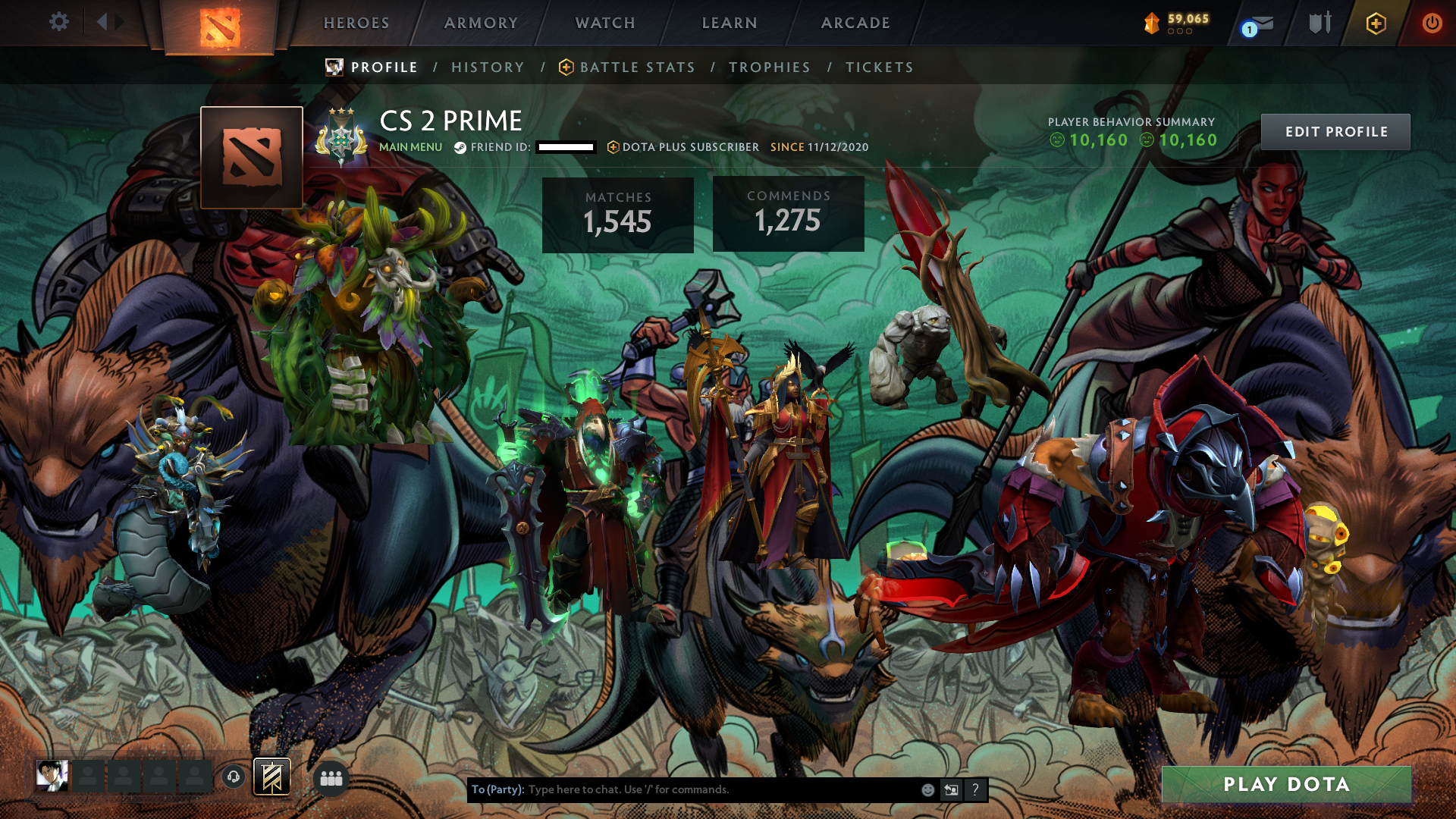Toggle party voice chat with the headset icon
This screenshot has width=1456, height=819.
(234, 776)
